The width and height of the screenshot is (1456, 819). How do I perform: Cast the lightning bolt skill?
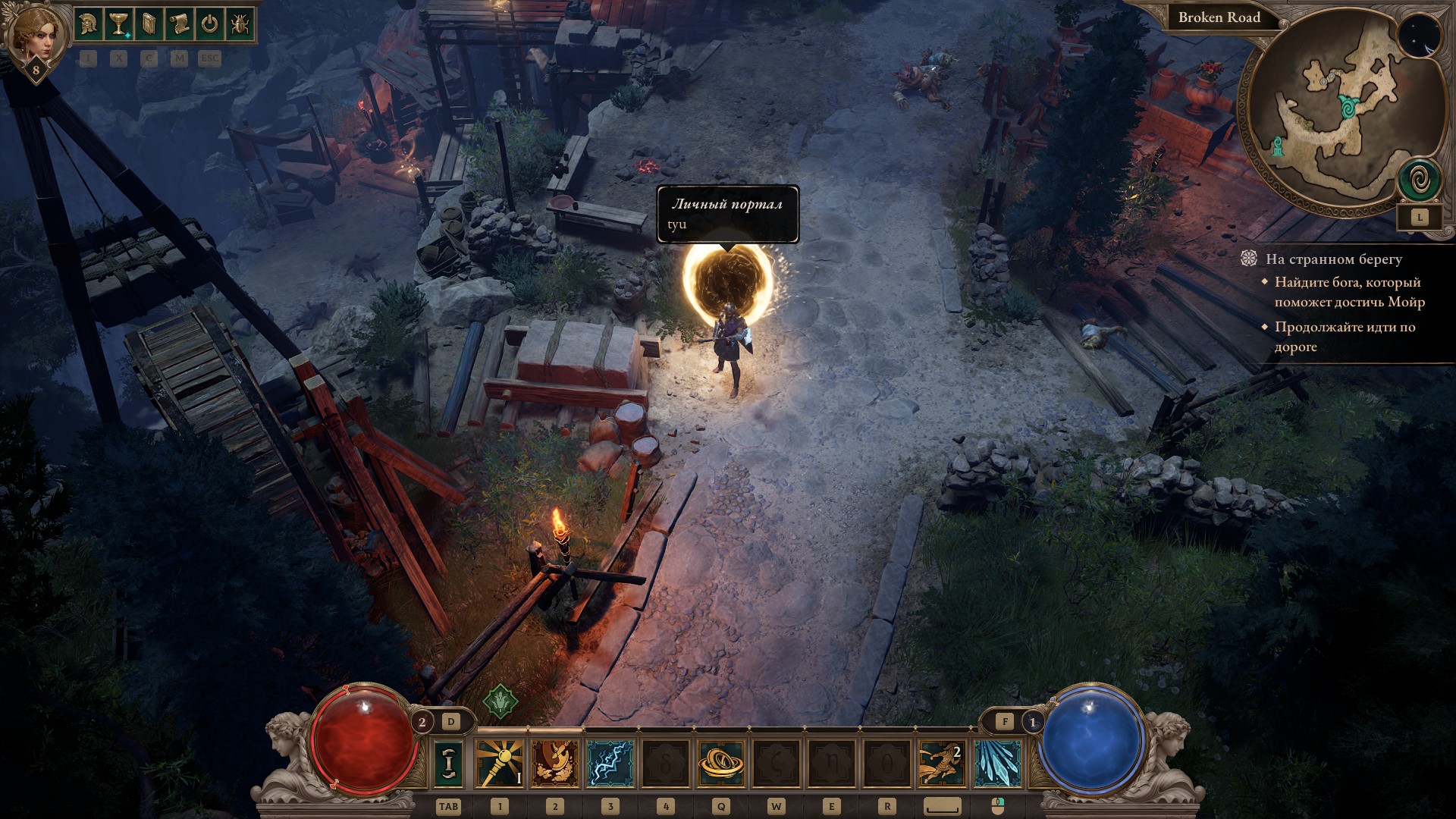[x=610, y=763]
